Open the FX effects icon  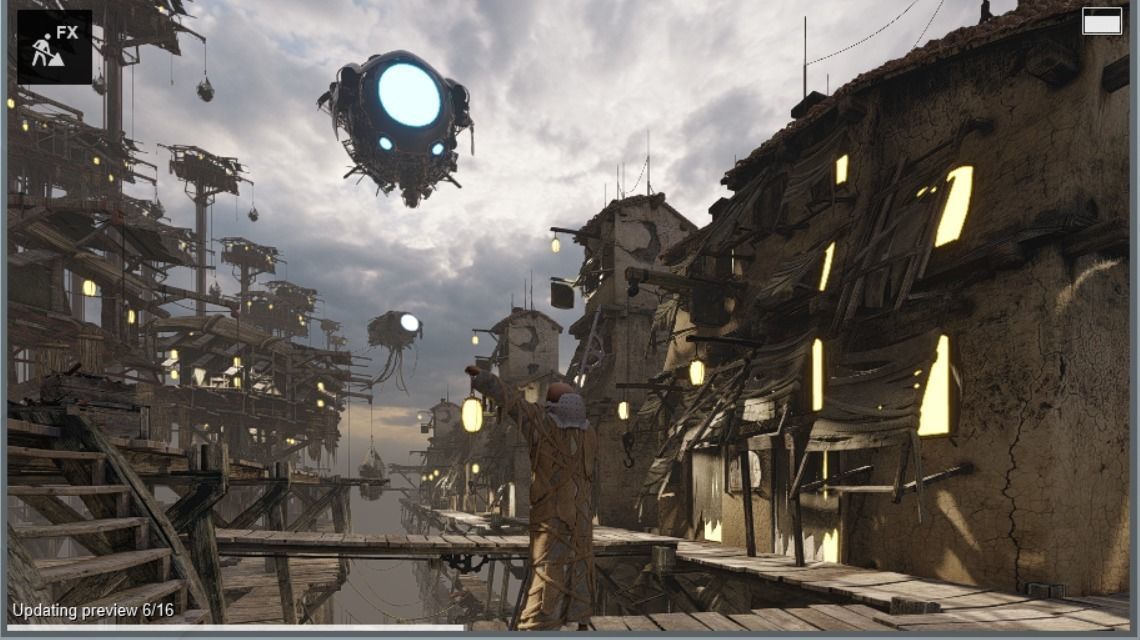pos(54,46)
